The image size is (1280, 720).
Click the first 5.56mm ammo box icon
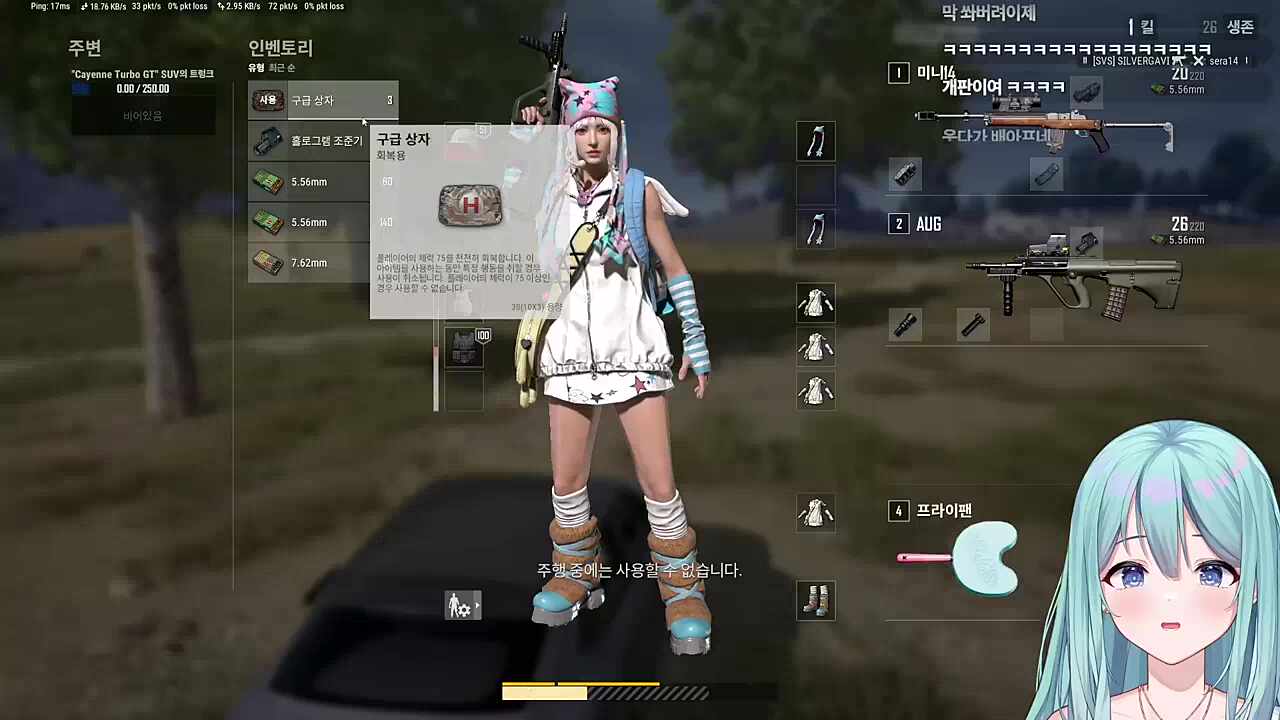point(267,181)
